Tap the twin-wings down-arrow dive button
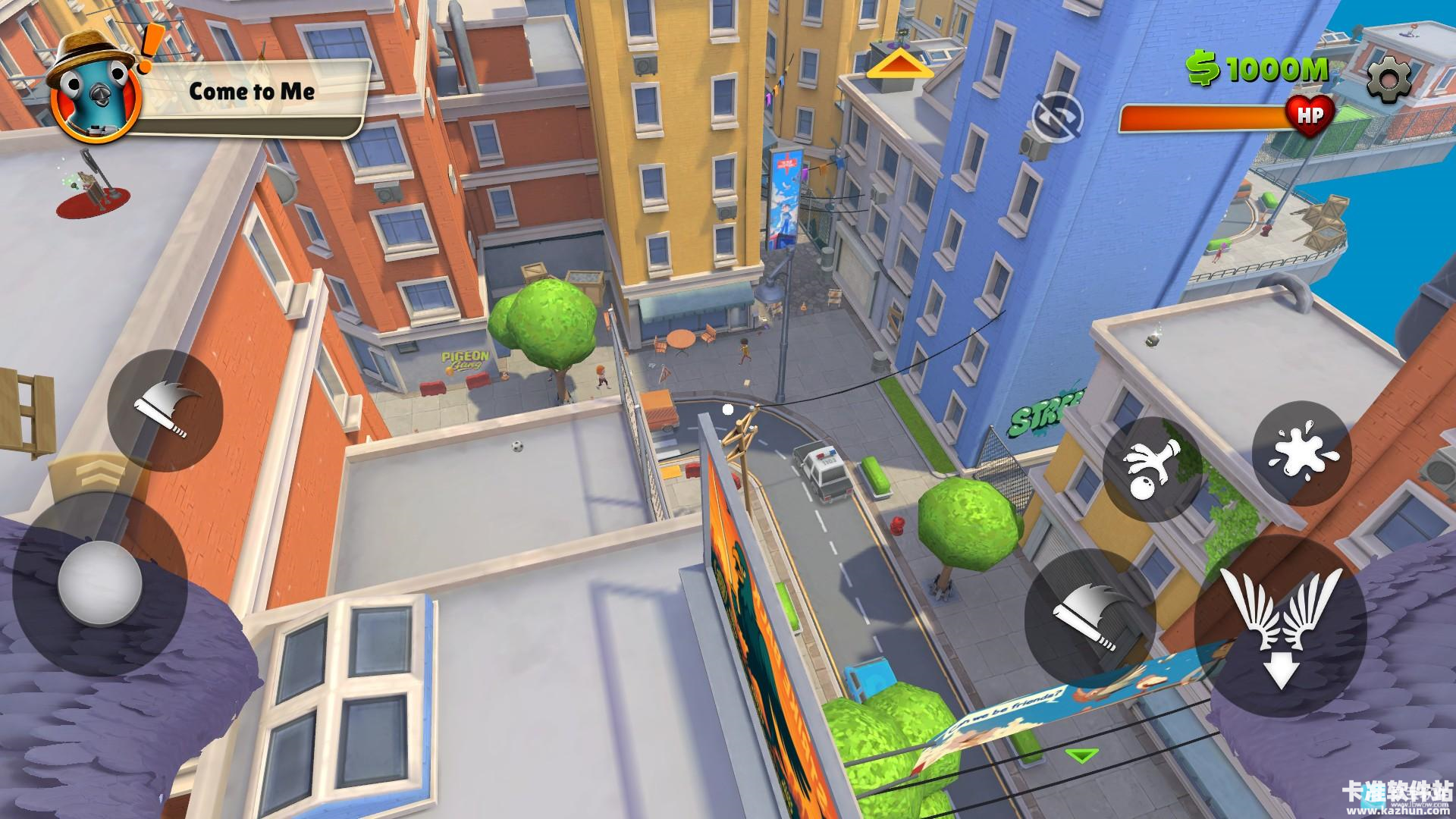The width and height of the screenshot is (1456, 819). point(1280,623)
